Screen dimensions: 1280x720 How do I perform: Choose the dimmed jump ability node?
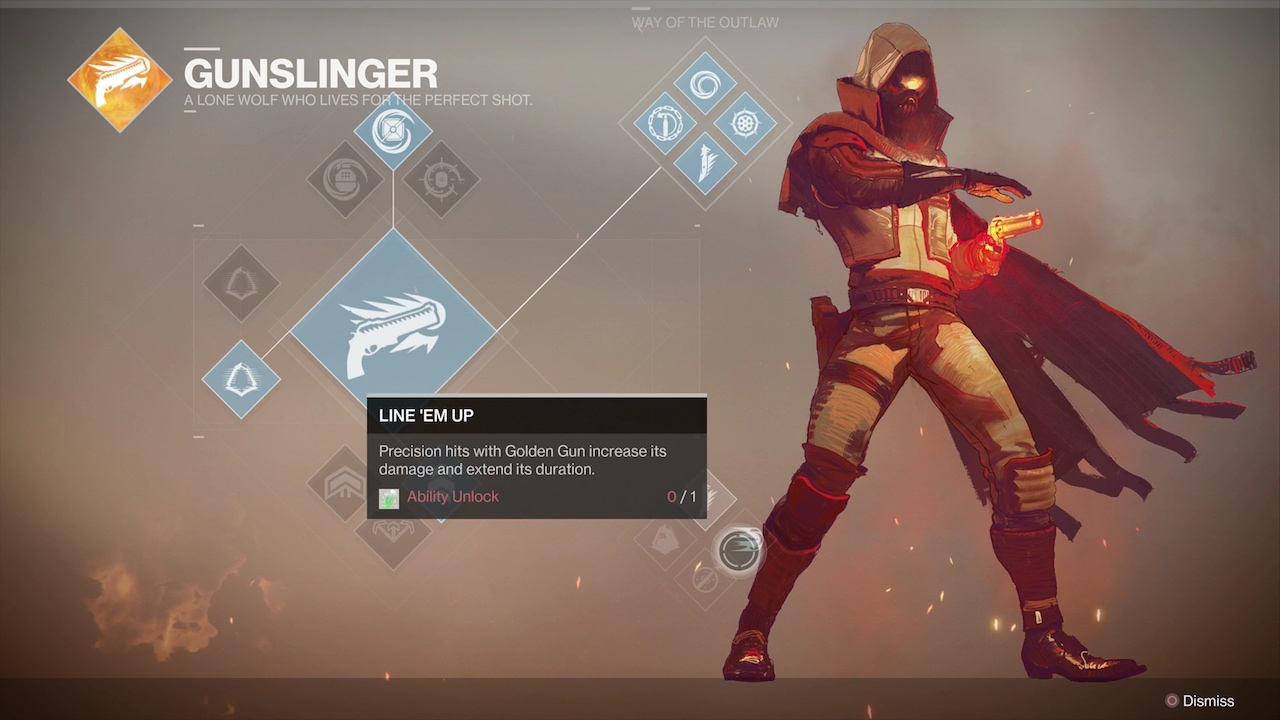(241, 283)
